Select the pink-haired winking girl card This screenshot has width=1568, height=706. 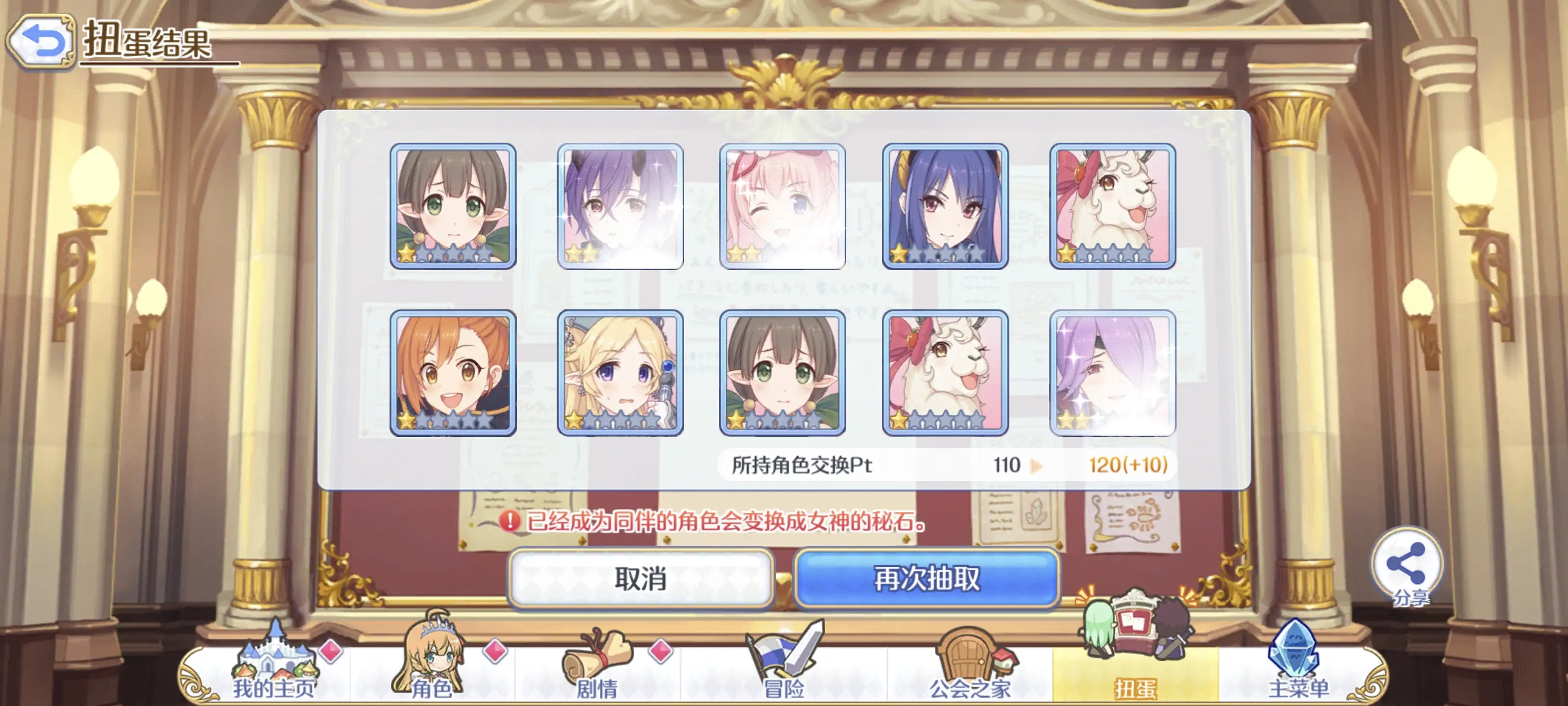pyautogui.click(x=782, y=206)
